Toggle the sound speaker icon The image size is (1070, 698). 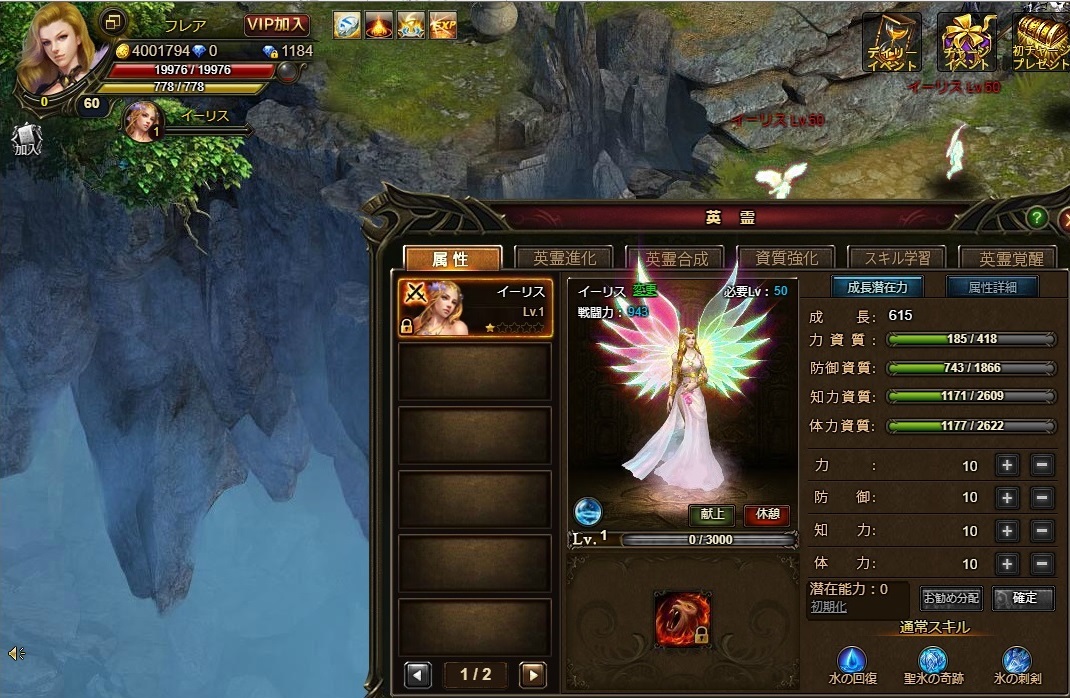coord(16,654)
